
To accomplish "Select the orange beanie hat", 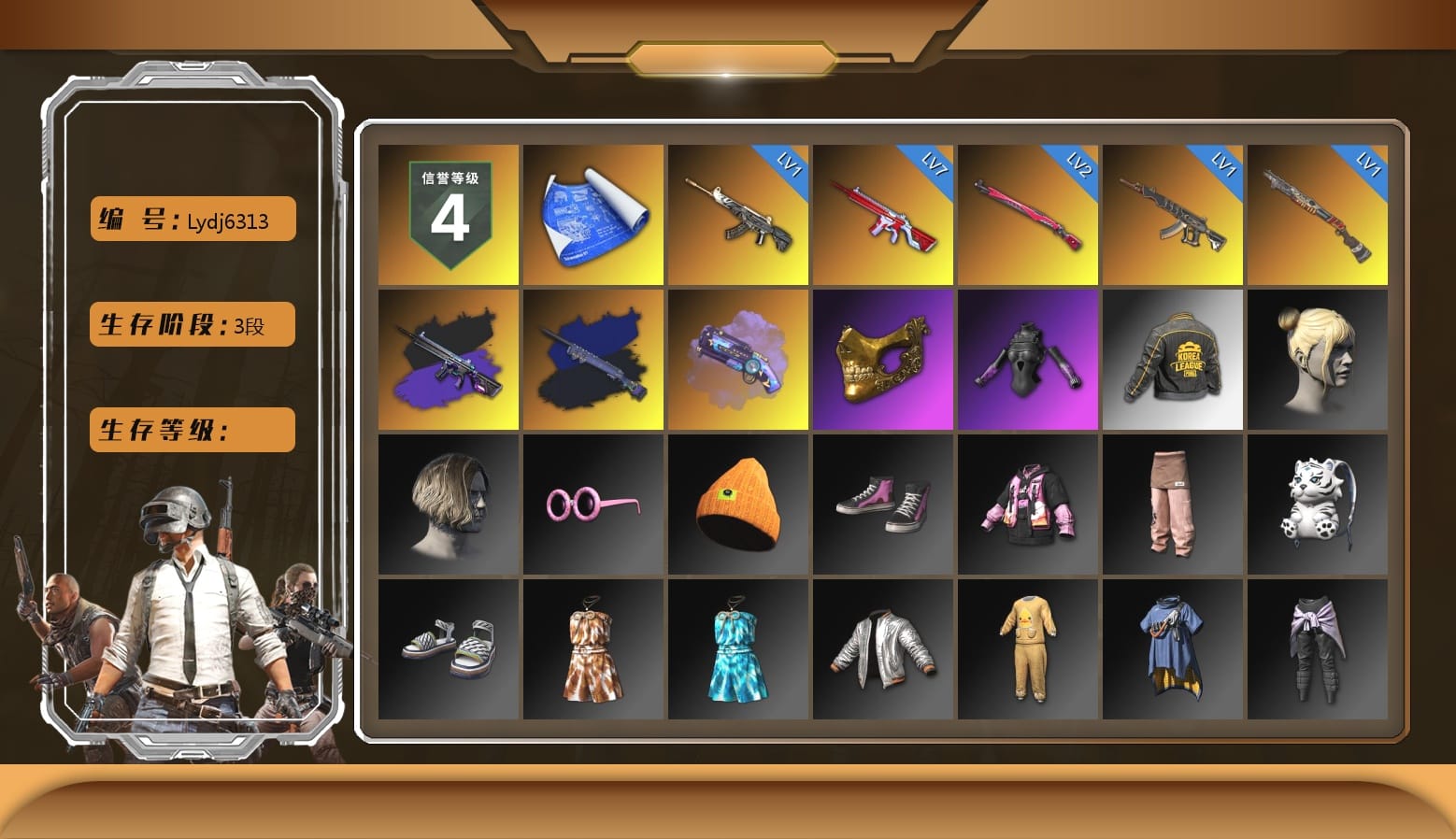I will pos(737,505).
